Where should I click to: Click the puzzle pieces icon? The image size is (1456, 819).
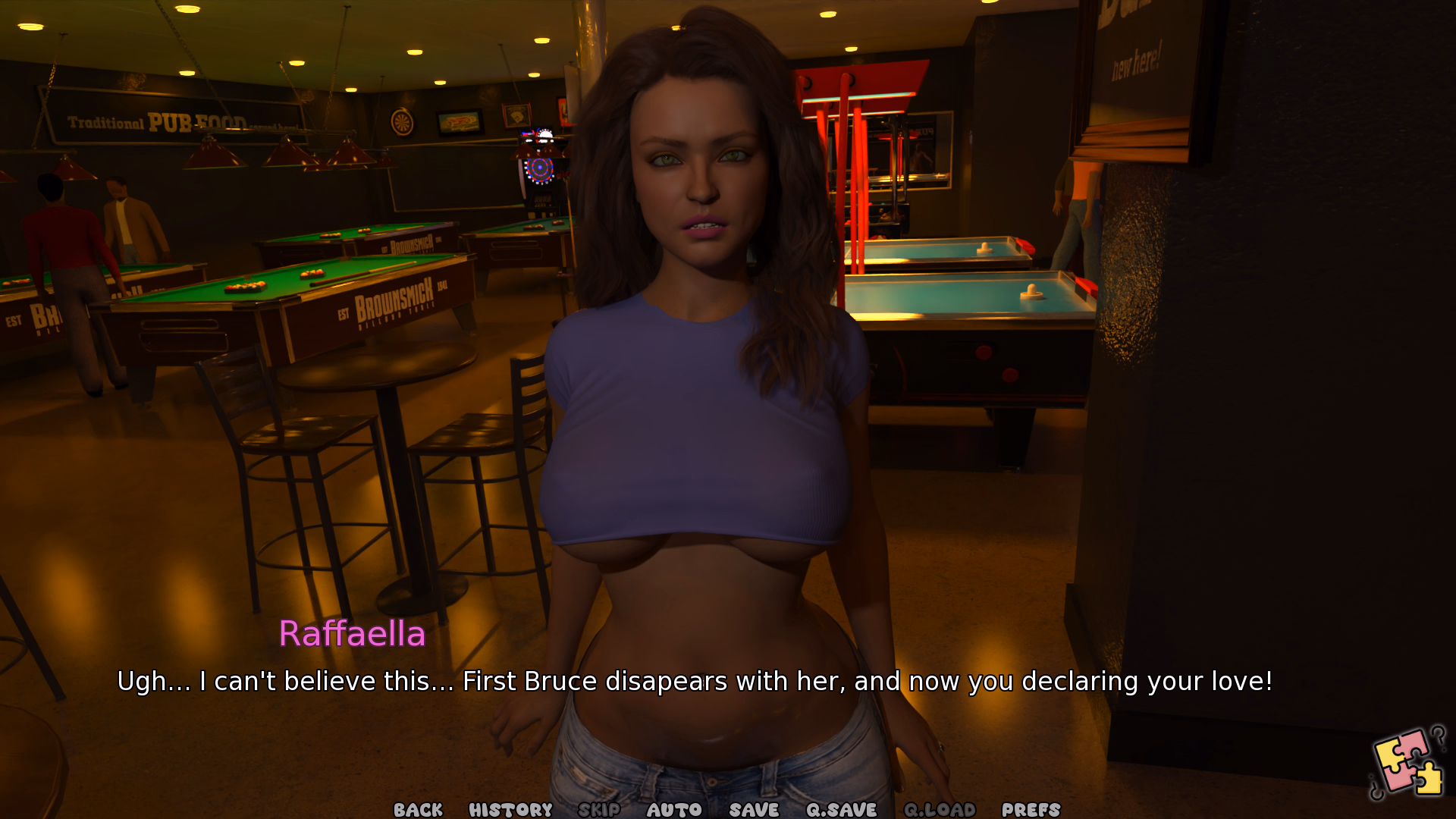[1408, 763]
